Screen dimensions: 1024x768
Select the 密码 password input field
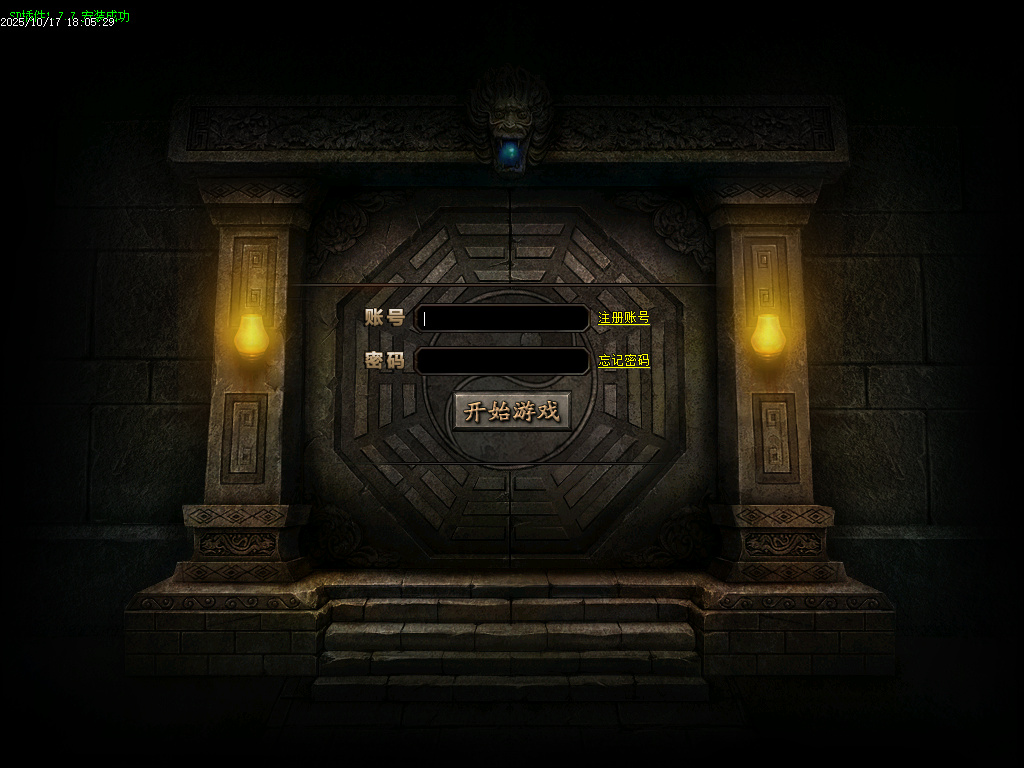coord(502,361)
